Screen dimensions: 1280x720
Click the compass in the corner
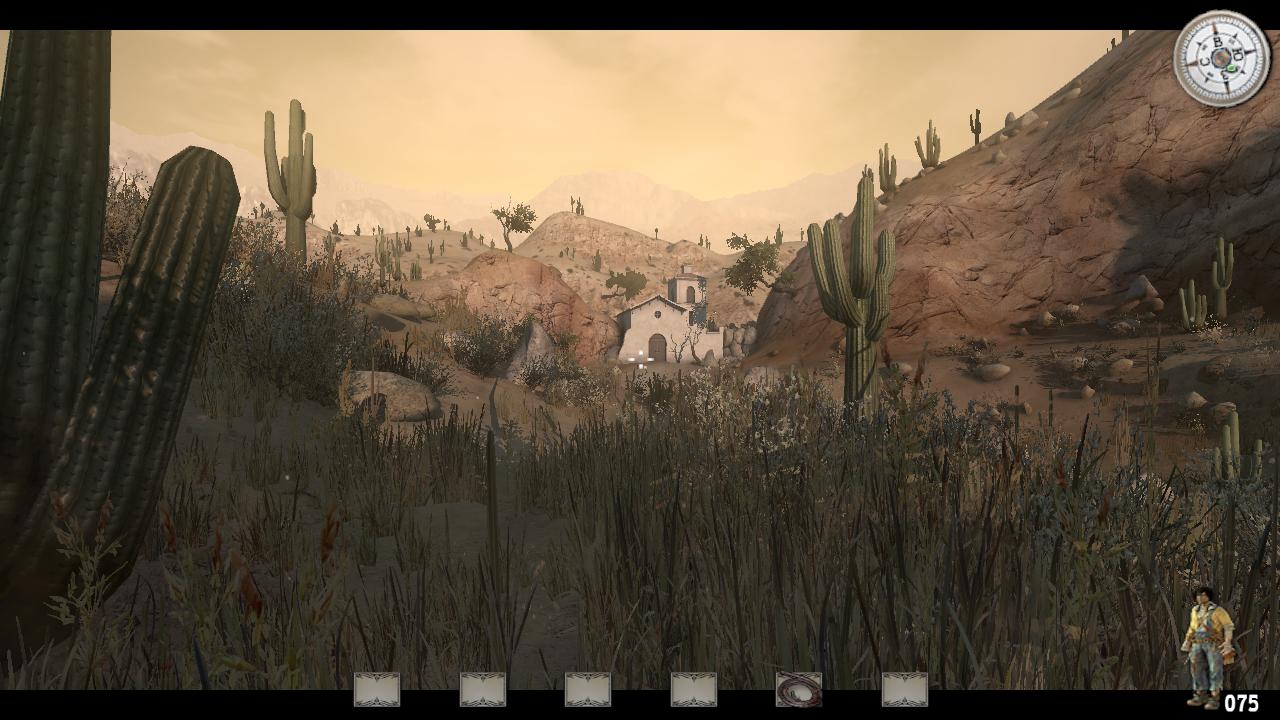point(1221,58)
